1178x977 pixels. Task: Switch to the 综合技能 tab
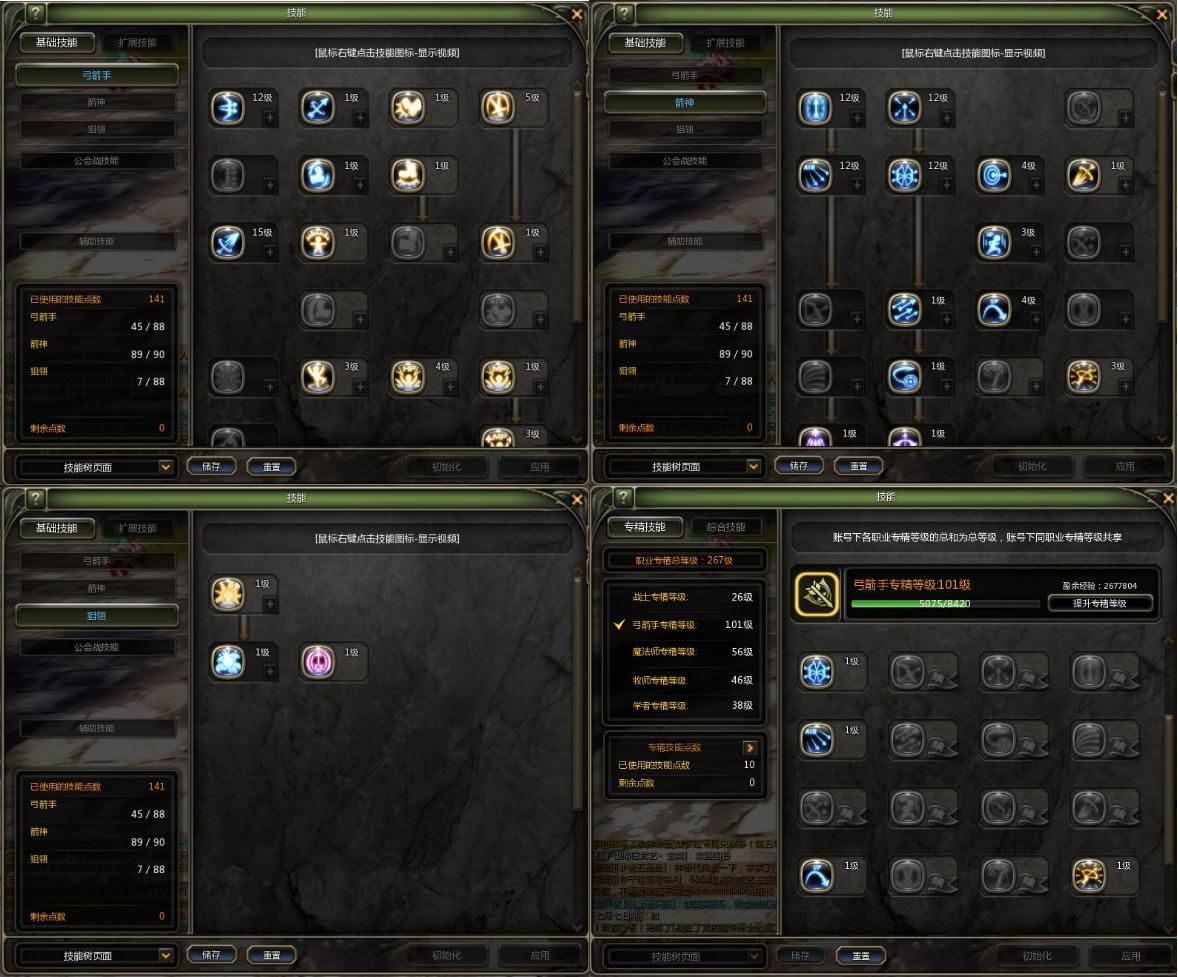(725, 527)
